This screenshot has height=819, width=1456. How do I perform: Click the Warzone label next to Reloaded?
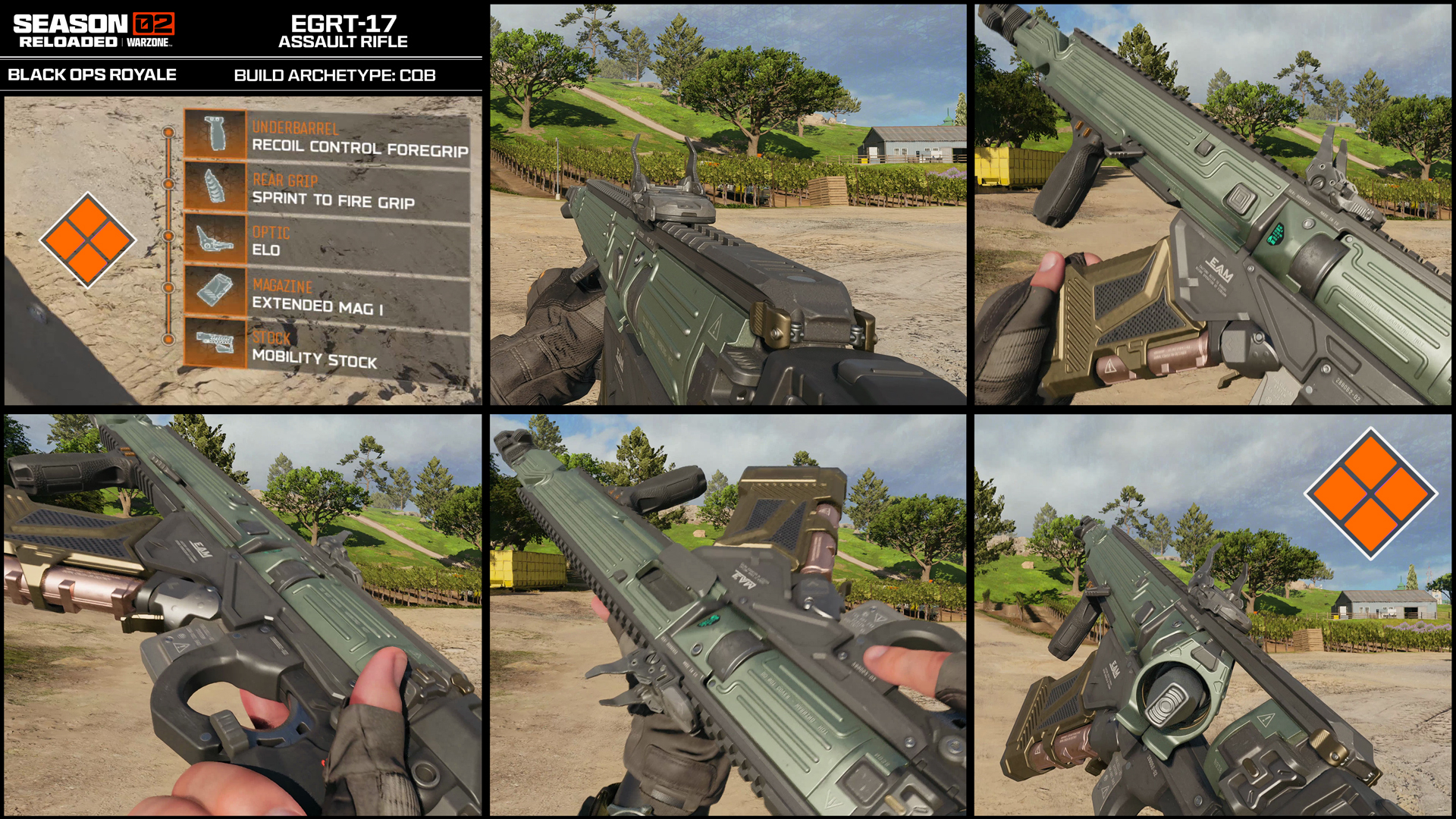[149, 43]
